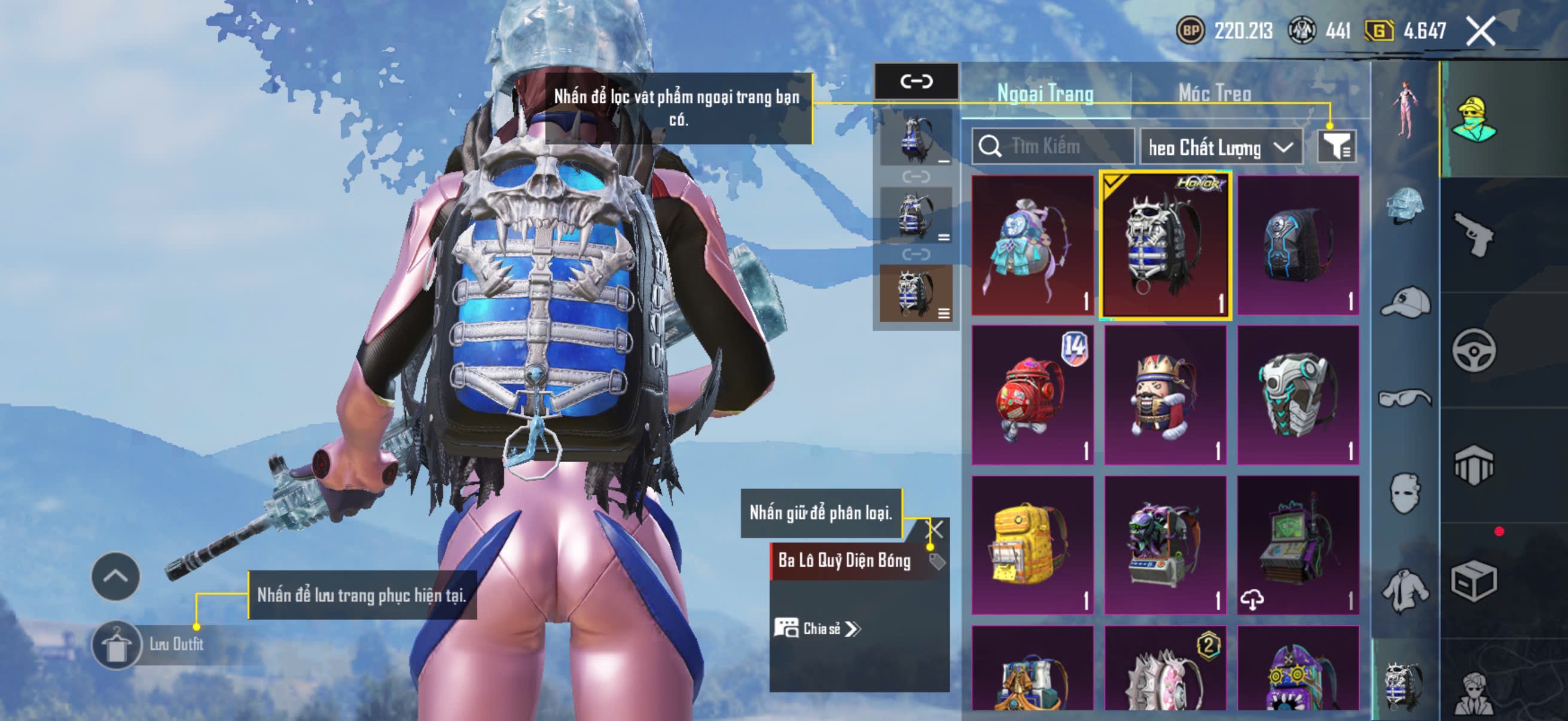The width and height of the screenshot is (1568, 721).
Task: Open the pistol weapon skins category
Action: (1473, 234)
